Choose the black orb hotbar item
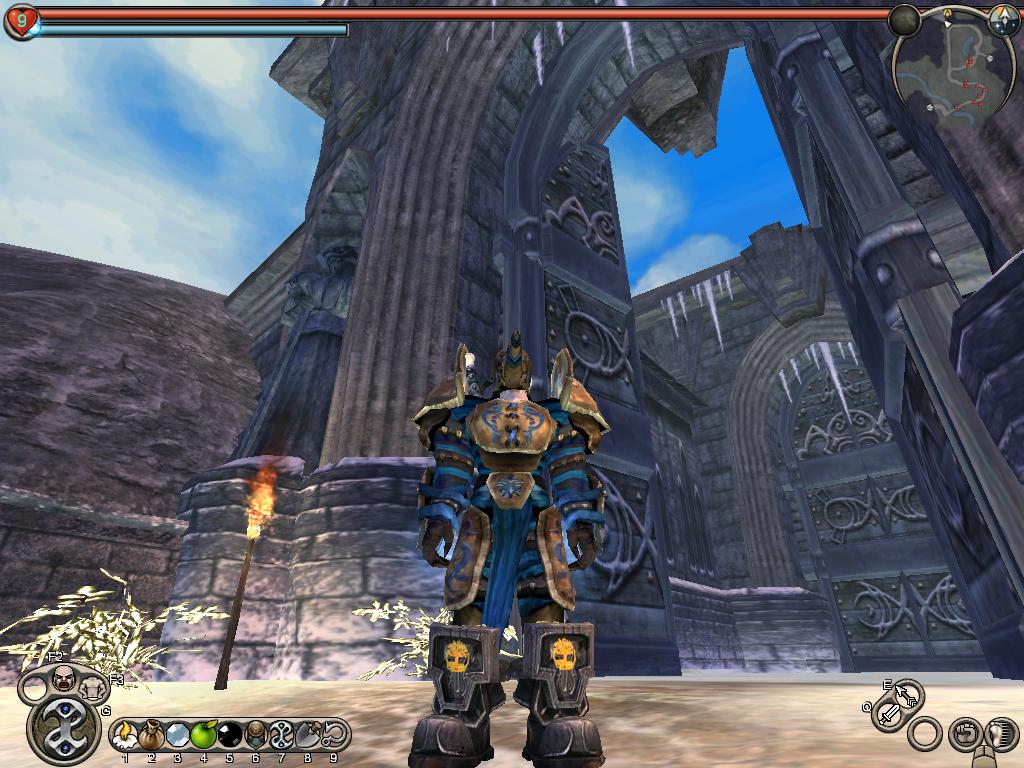This screenshot has width=1024, height=768. [230, 737]
